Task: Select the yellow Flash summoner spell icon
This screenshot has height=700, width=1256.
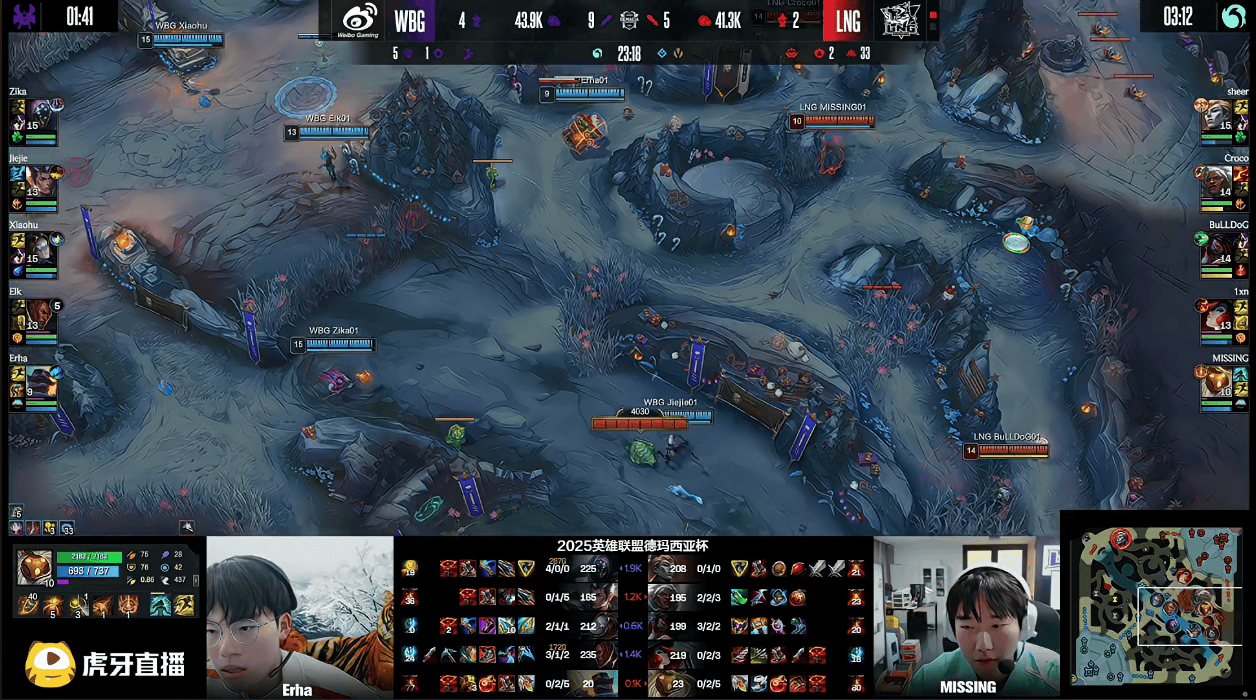Action: coord(185,605)
